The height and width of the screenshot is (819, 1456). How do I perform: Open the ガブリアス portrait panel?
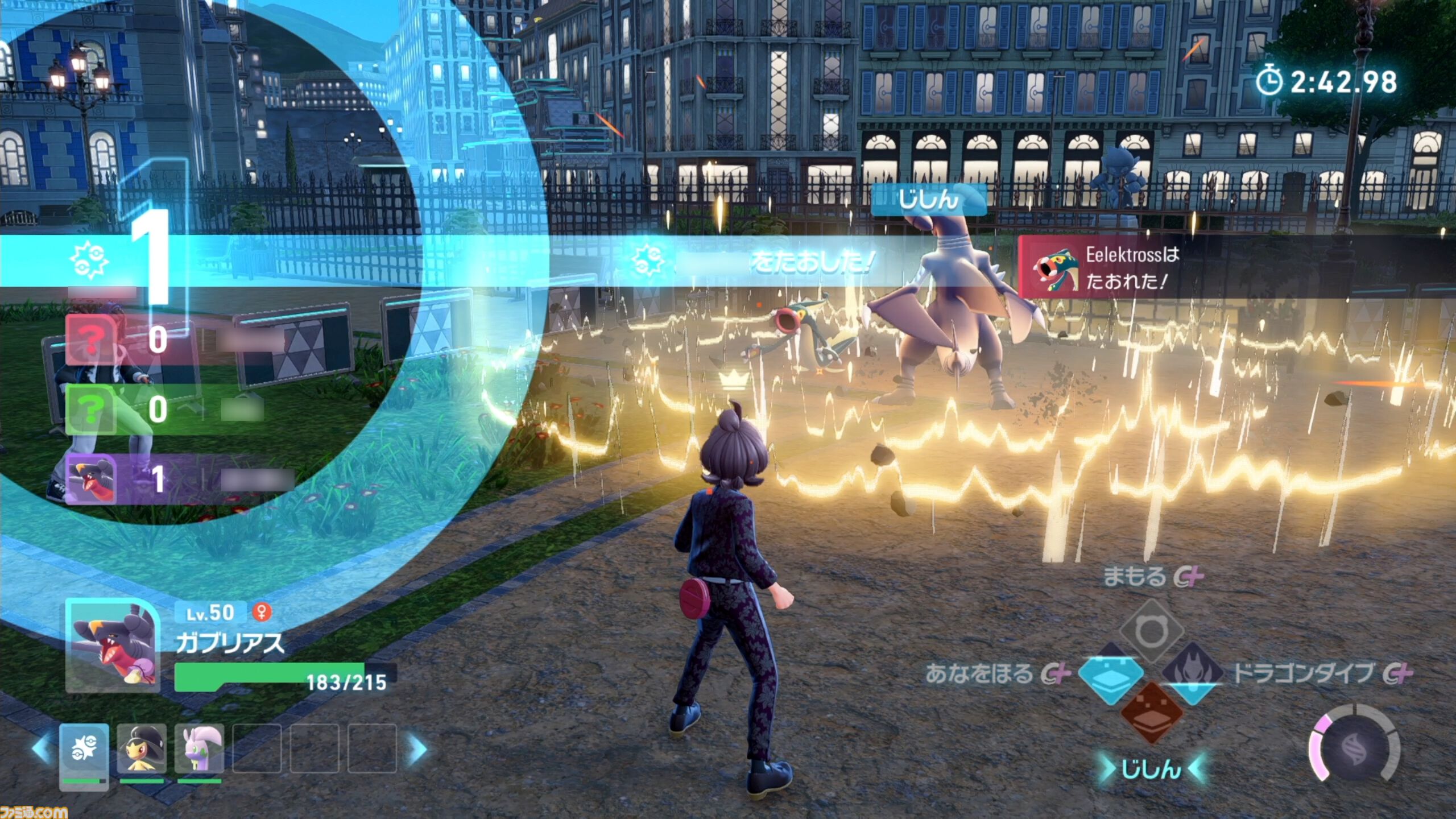113,646
